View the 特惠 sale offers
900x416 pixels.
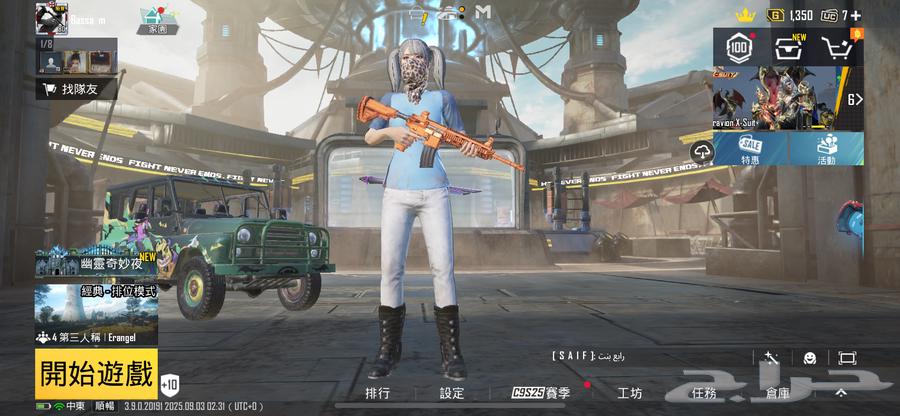pos(751,150)
